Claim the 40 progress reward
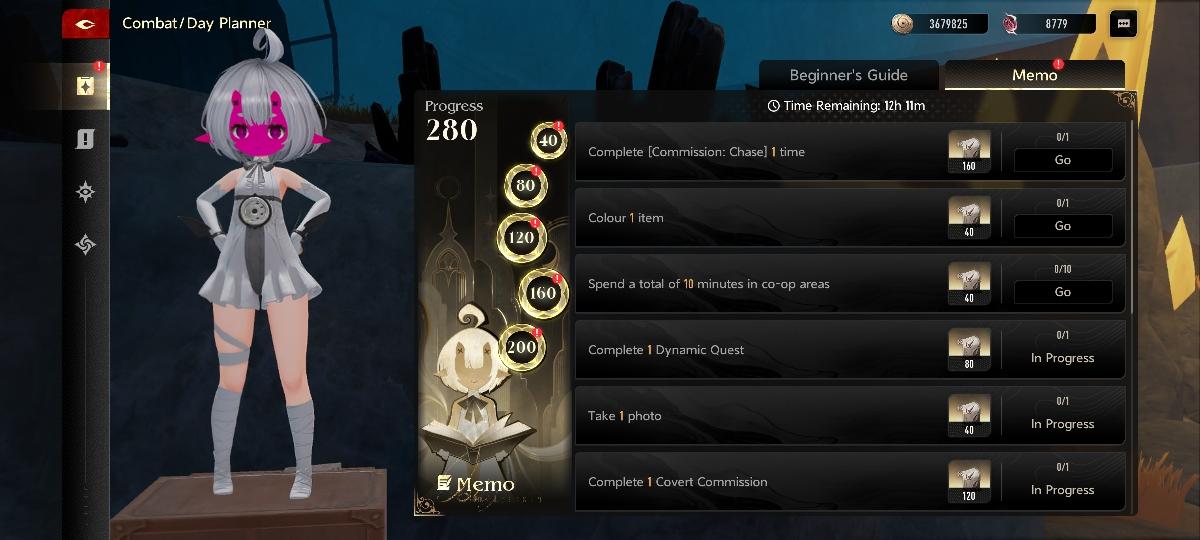Viewport: 1200px width, 540px height. click(548, 141)
